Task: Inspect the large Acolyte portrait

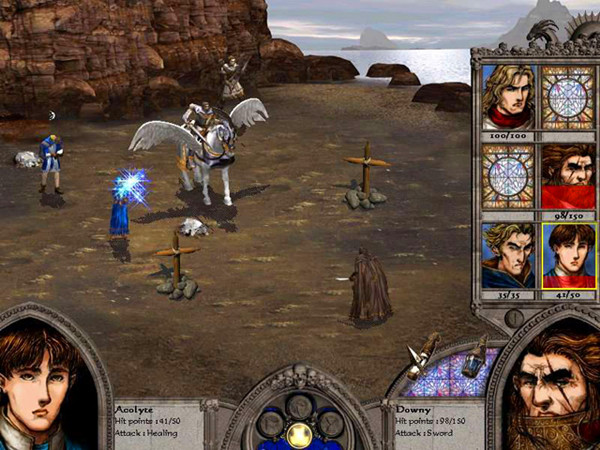Action: coord(47,385)
